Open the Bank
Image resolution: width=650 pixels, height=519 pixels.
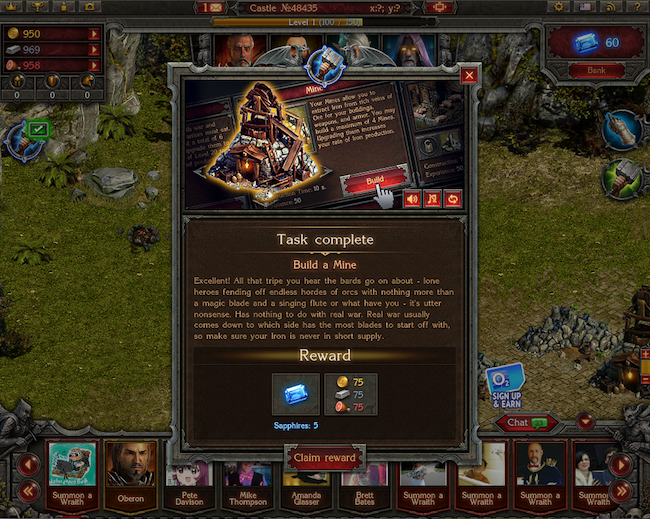pyautogui.click(x=595, y=70)
